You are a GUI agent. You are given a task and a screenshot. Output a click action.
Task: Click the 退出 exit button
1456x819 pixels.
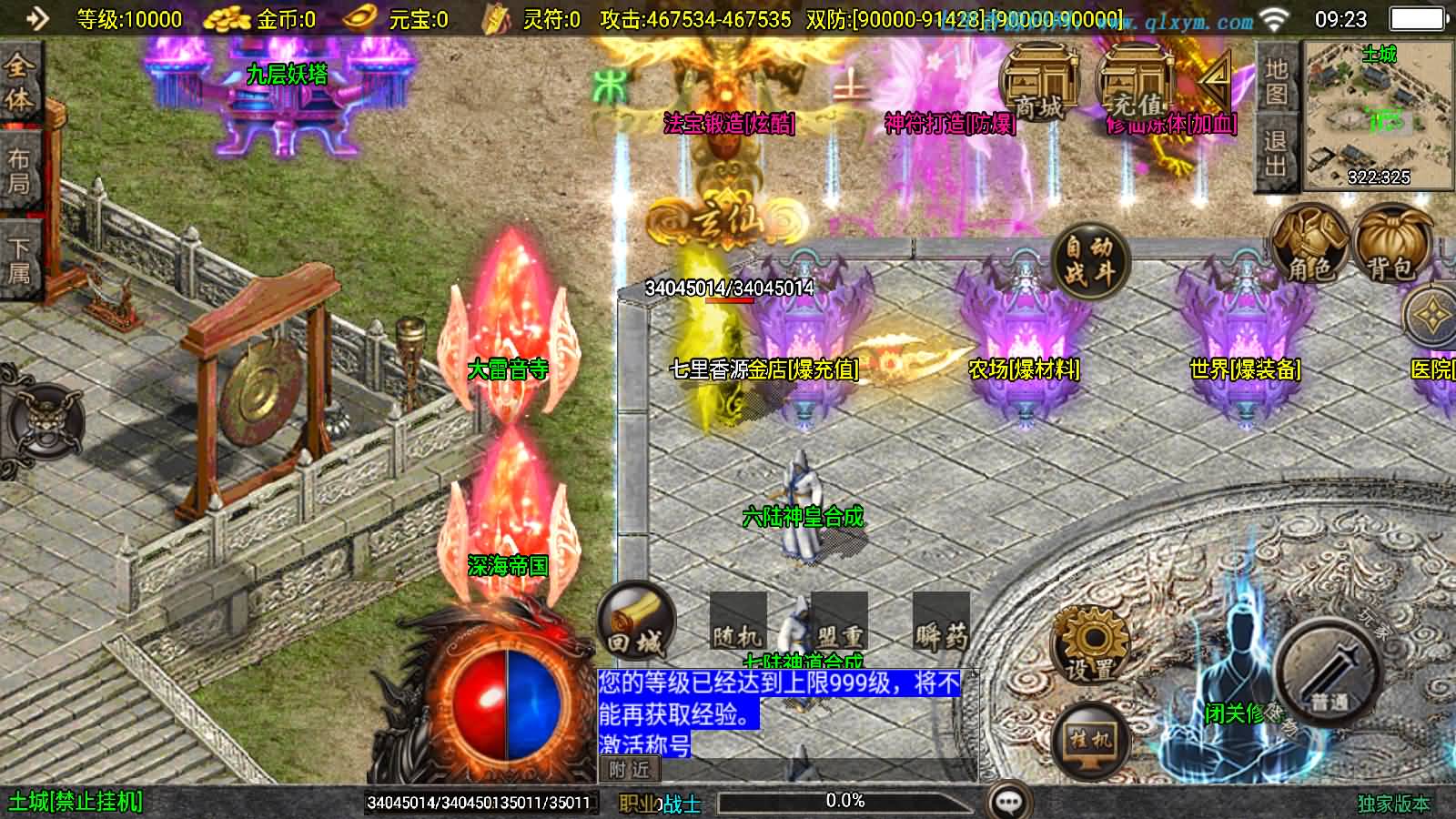[1276, 155]
